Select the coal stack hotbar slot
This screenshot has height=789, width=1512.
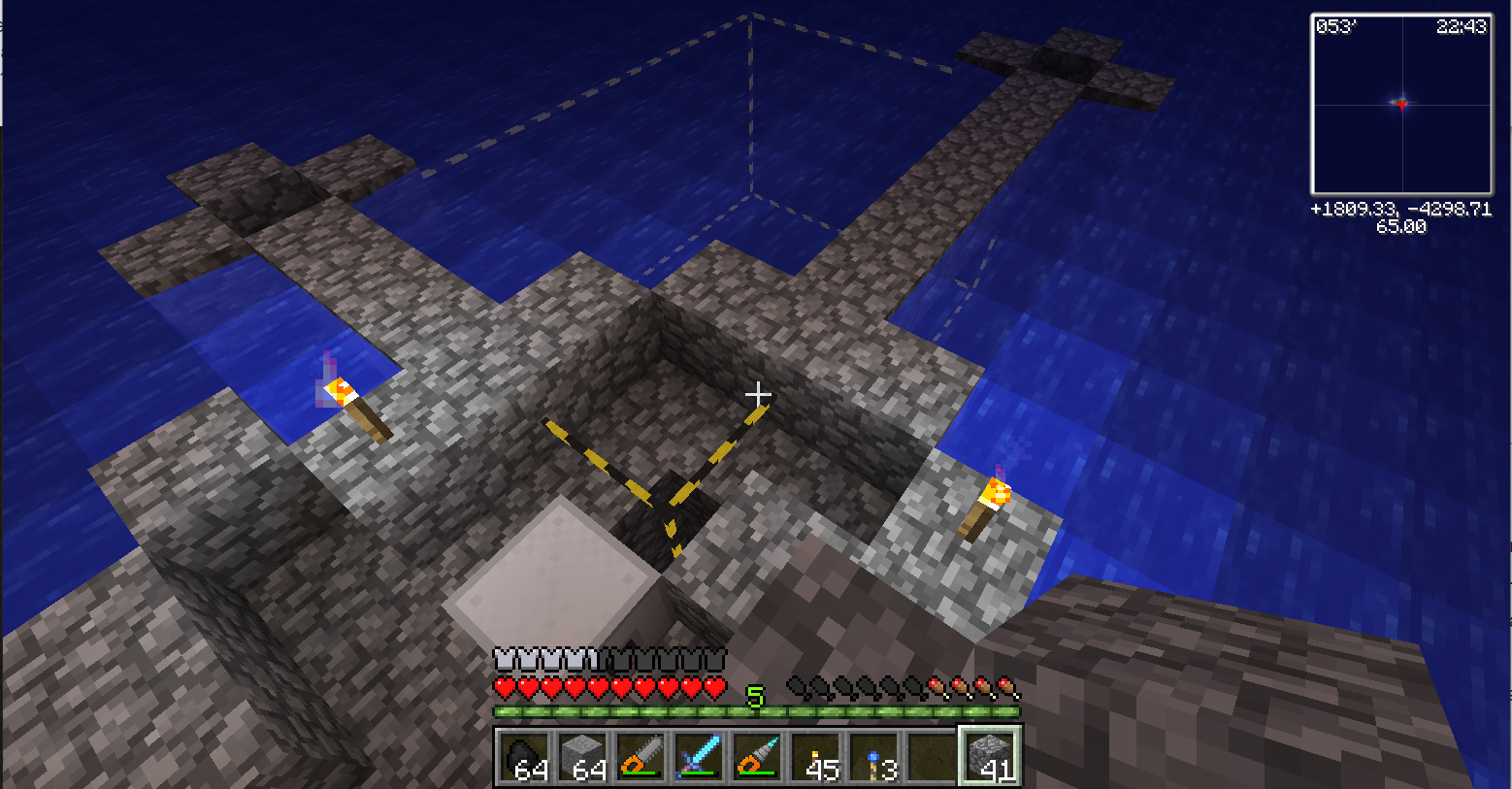[525, 756]
